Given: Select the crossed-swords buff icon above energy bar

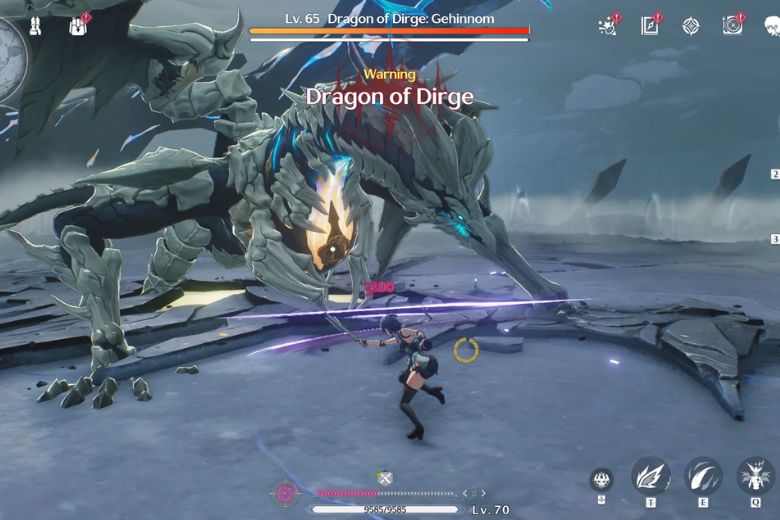Looking at the screenshot, I should click(x=384, y=479).
